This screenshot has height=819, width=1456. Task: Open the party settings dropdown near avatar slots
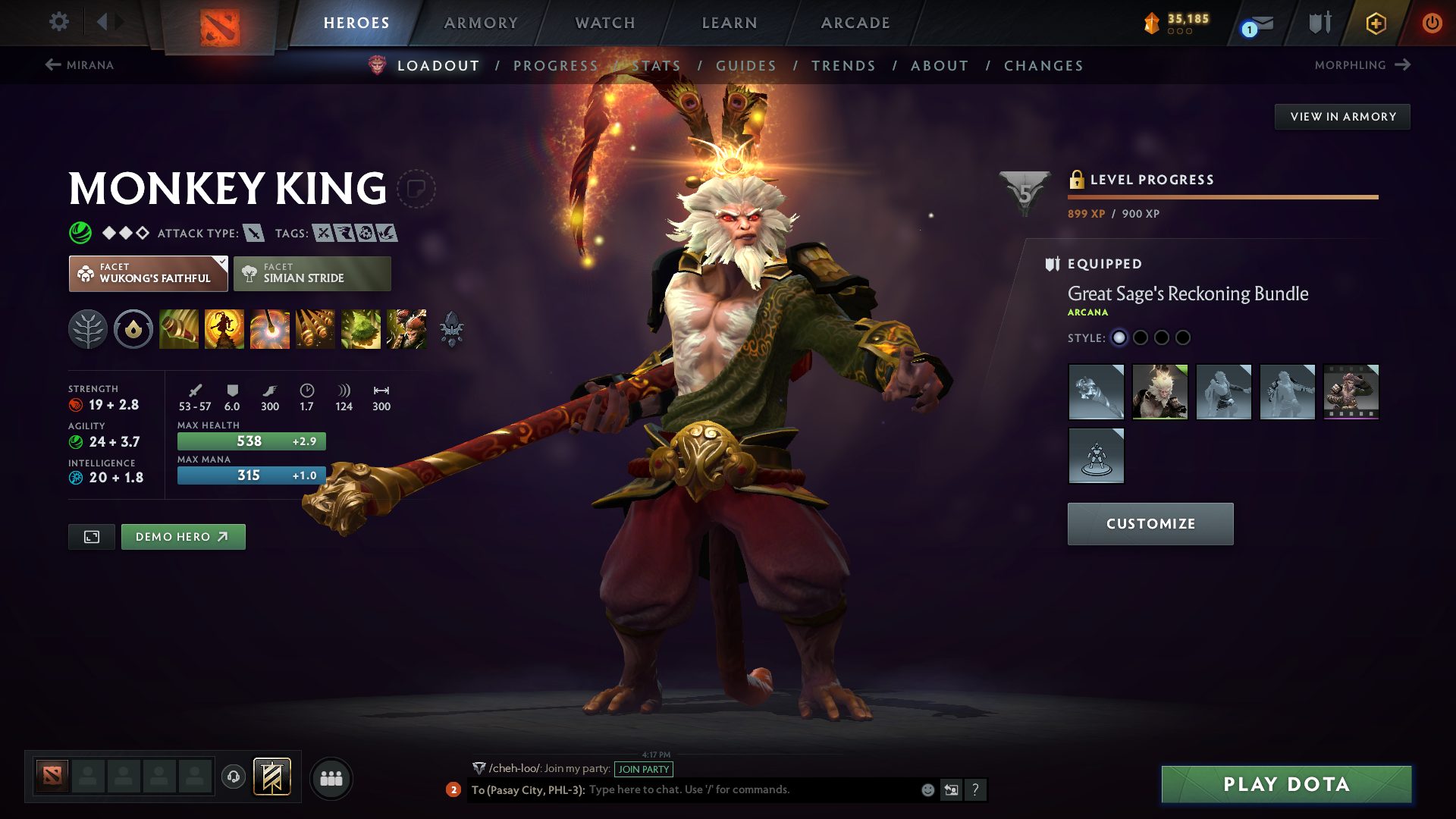331,778
